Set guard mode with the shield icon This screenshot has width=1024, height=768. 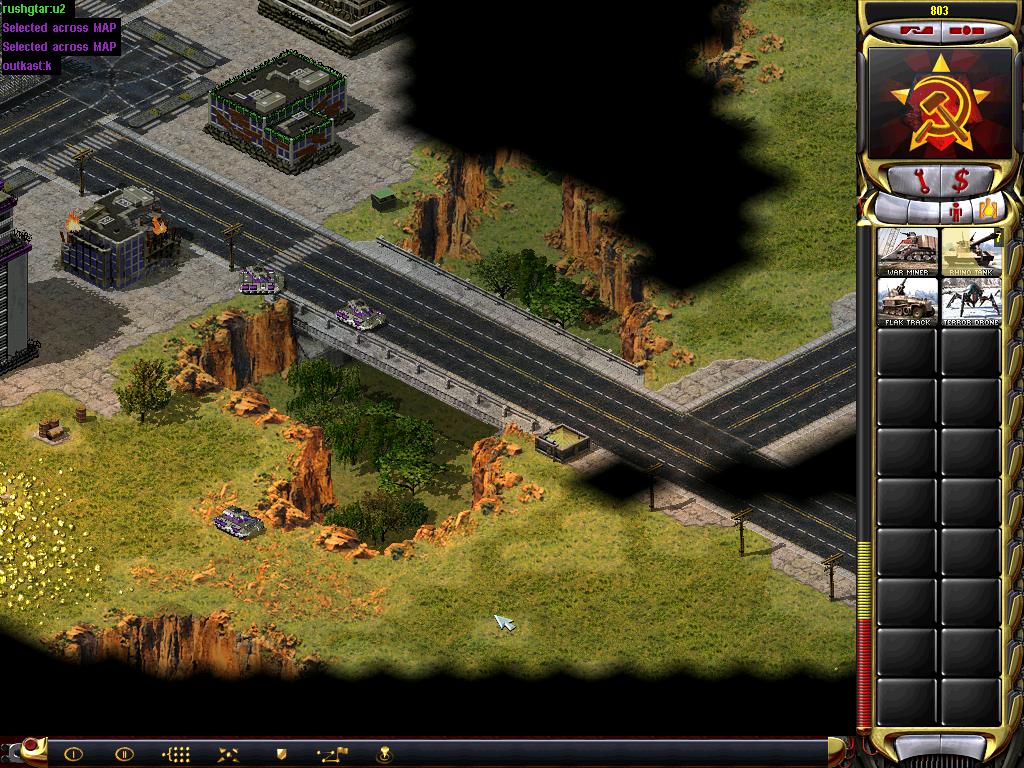[x=281, y=754]
